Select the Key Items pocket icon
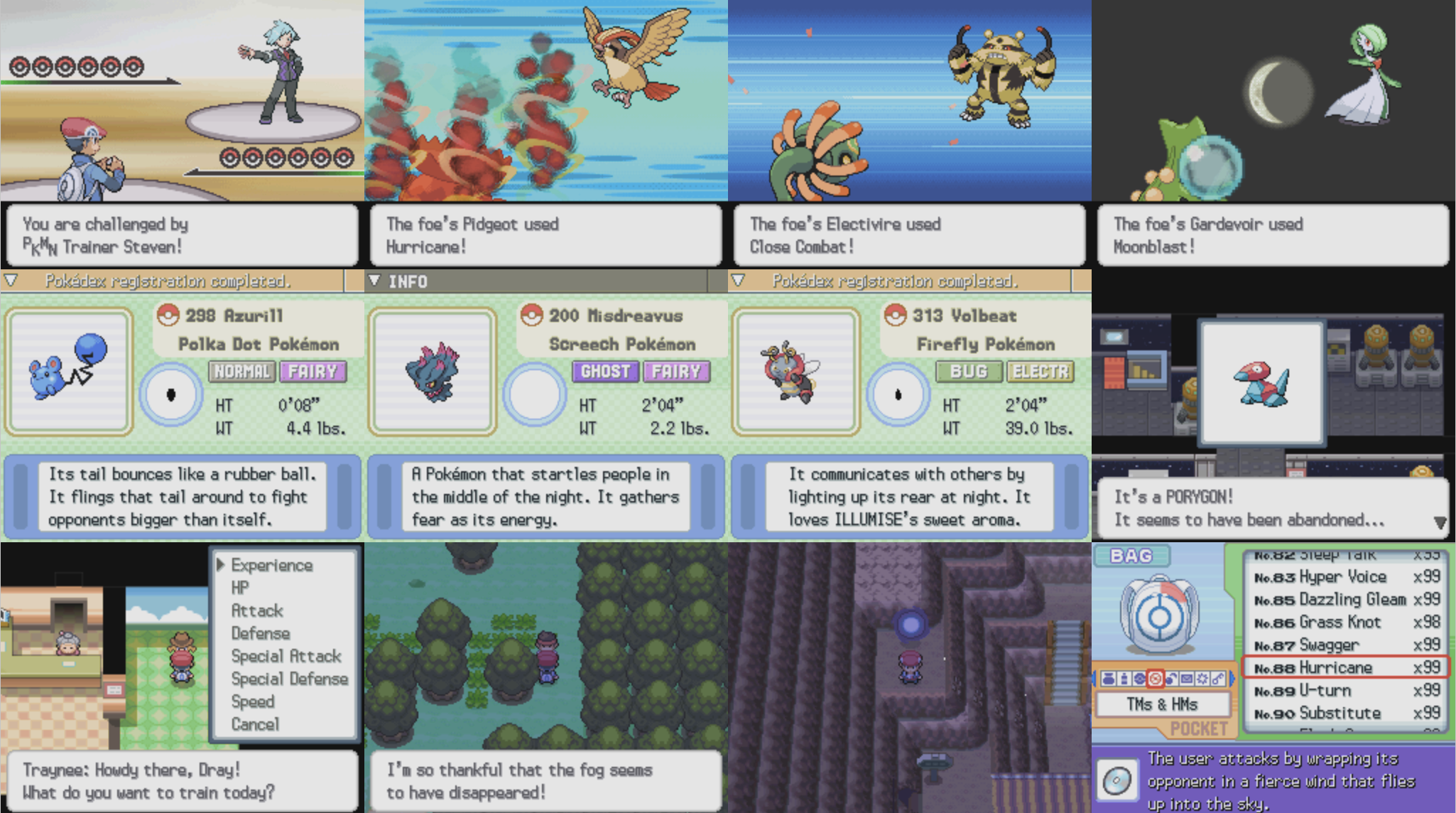This screenshot has width=1456, height=813. pos(1219,679)
